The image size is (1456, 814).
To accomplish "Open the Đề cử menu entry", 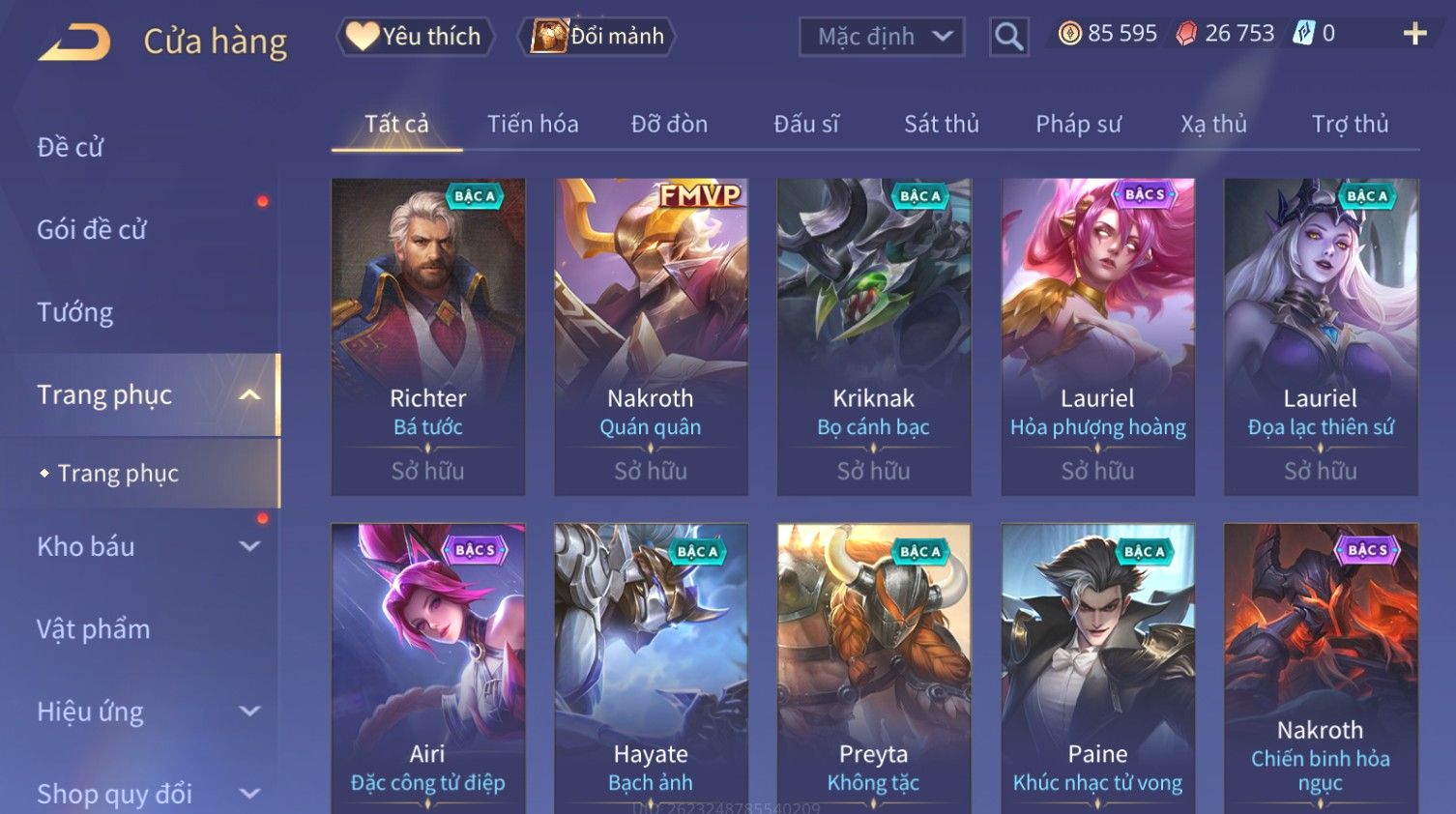I will click(x=71, y=147).
